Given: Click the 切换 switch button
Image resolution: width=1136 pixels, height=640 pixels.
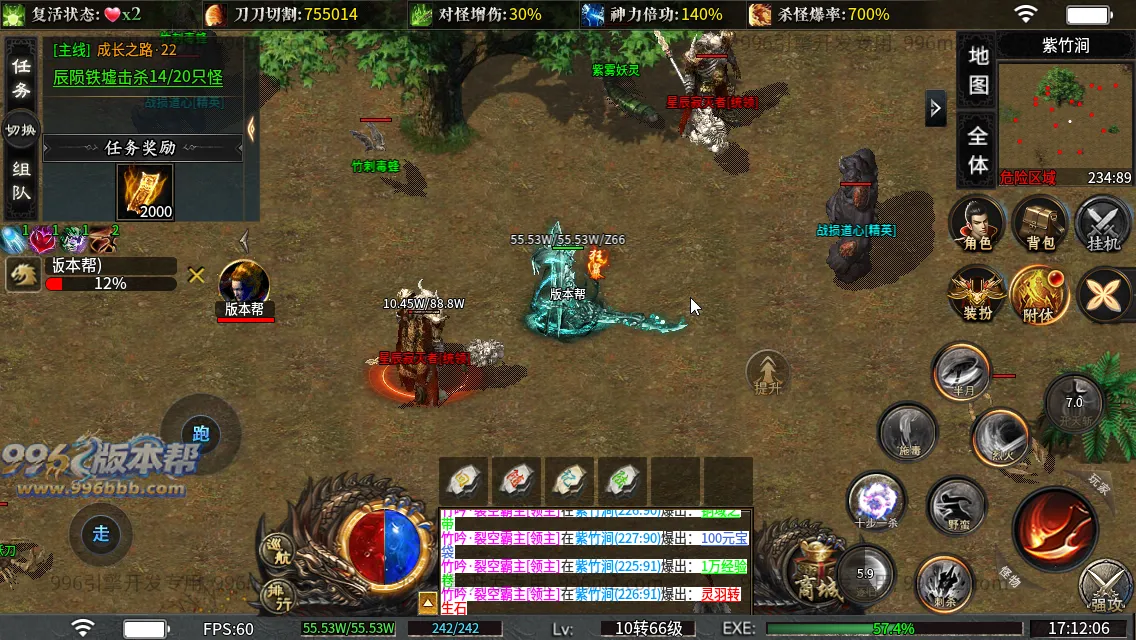Looking at the screenshot, I should tap(21, 131).
